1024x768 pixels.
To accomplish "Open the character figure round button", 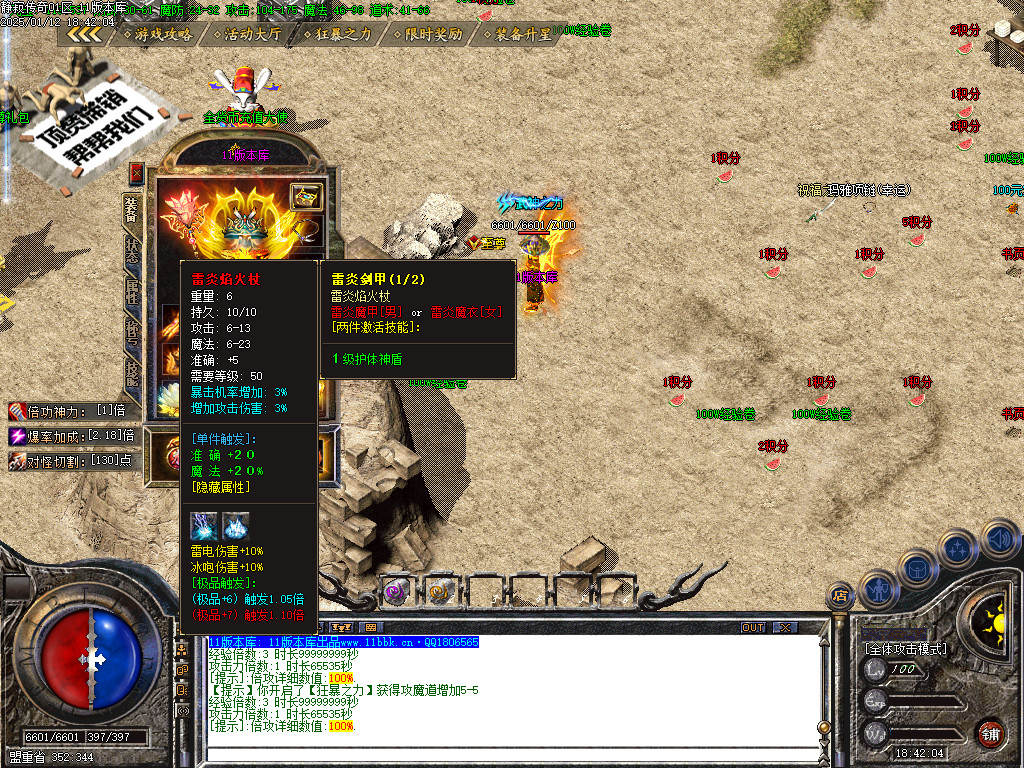I will 877,587.
